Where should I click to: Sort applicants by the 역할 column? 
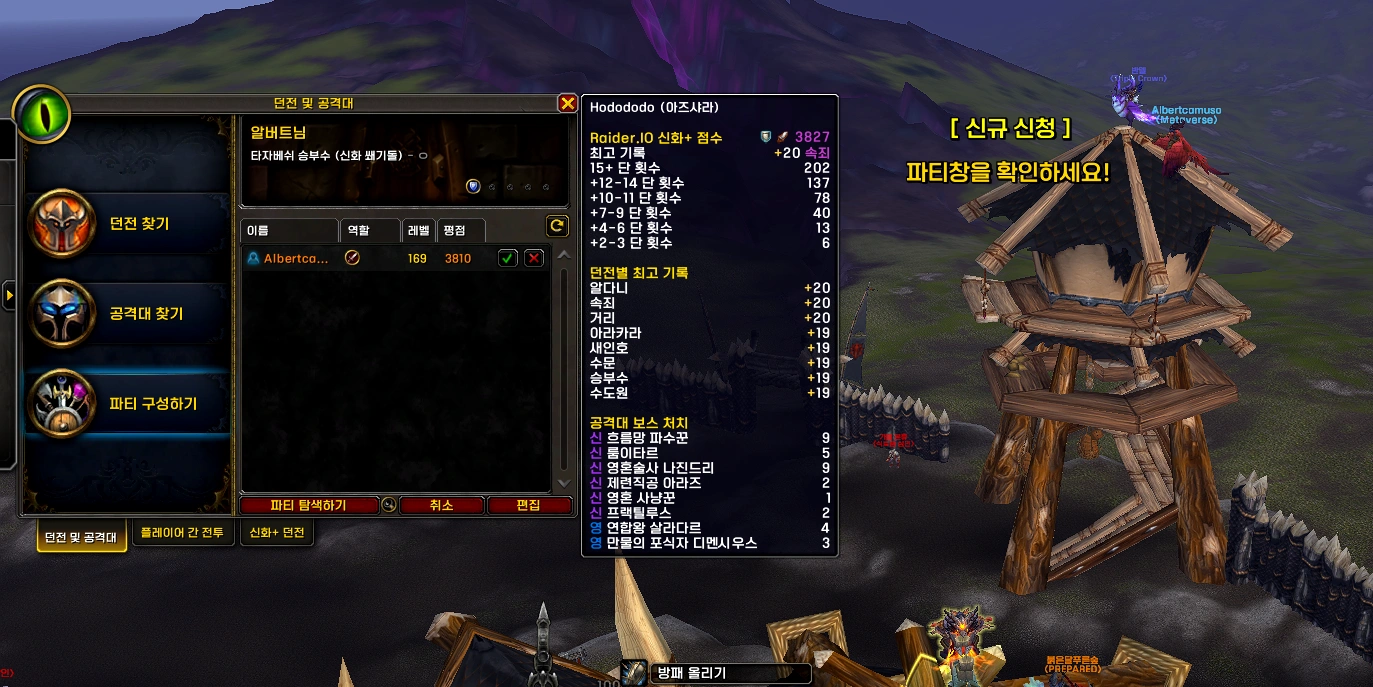pos(370,231)
